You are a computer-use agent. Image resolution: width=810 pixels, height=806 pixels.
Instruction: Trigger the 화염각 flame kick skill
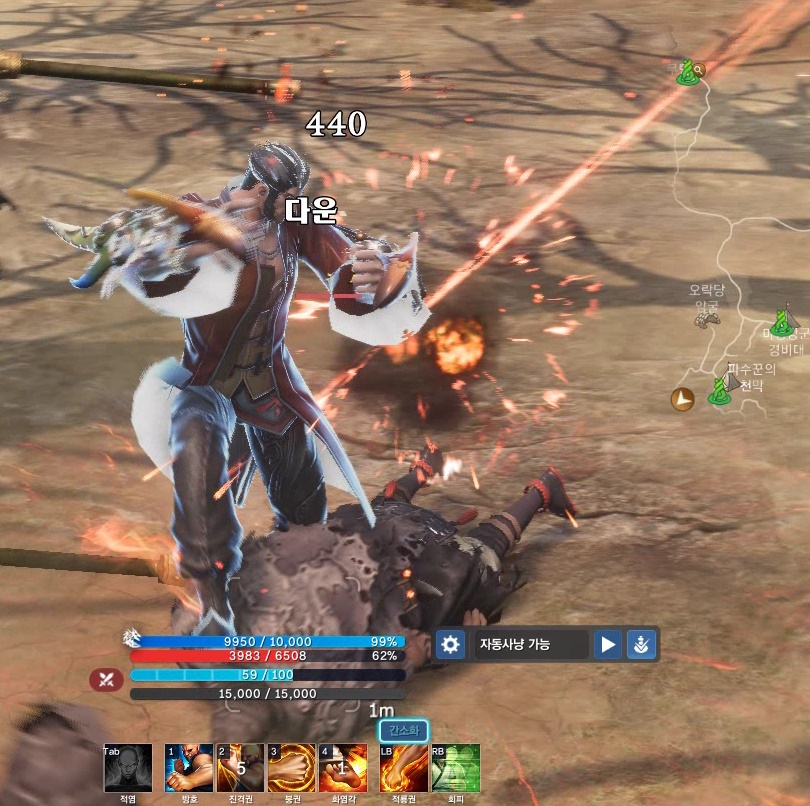point(343,768)
